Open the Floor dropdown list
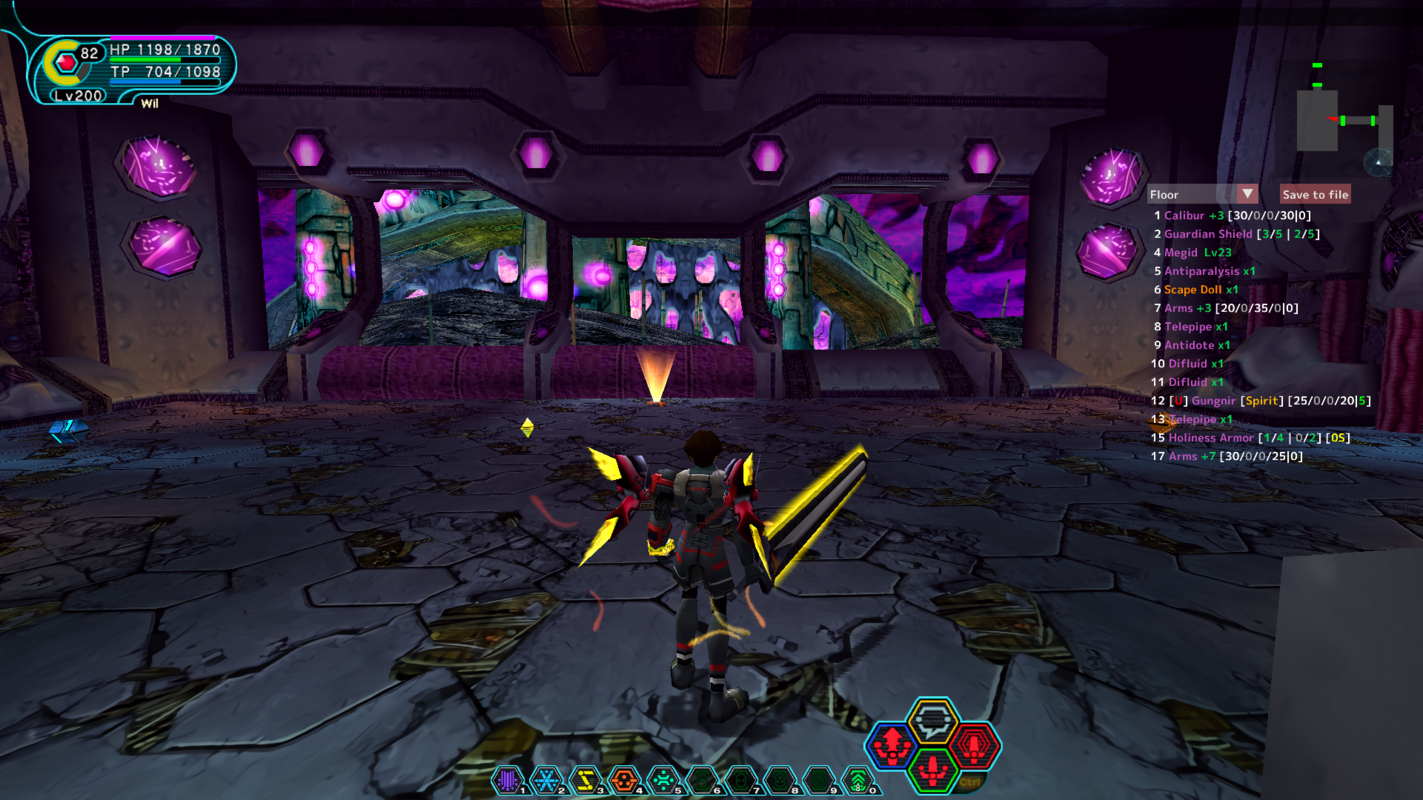The width and height of the screenshot is (1423, 800). (x=1247, y=194)
